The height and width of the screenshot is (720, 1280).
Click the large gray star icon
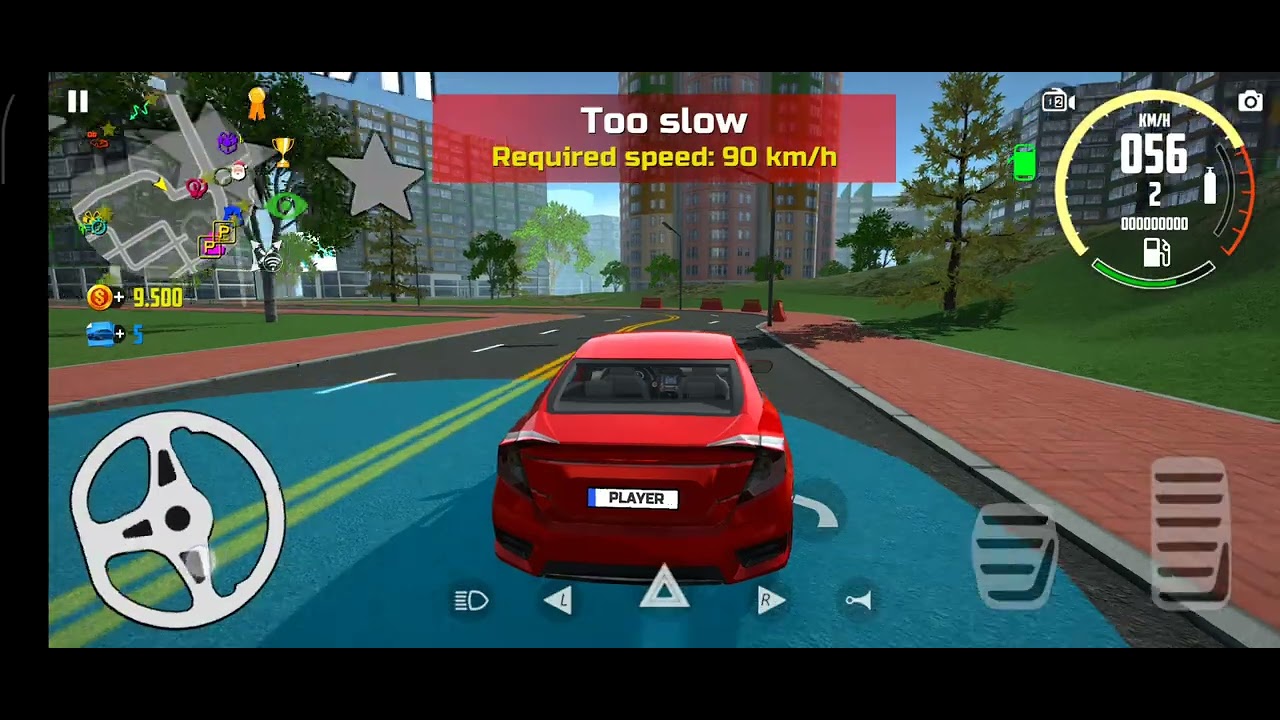[x=376, y=177]
